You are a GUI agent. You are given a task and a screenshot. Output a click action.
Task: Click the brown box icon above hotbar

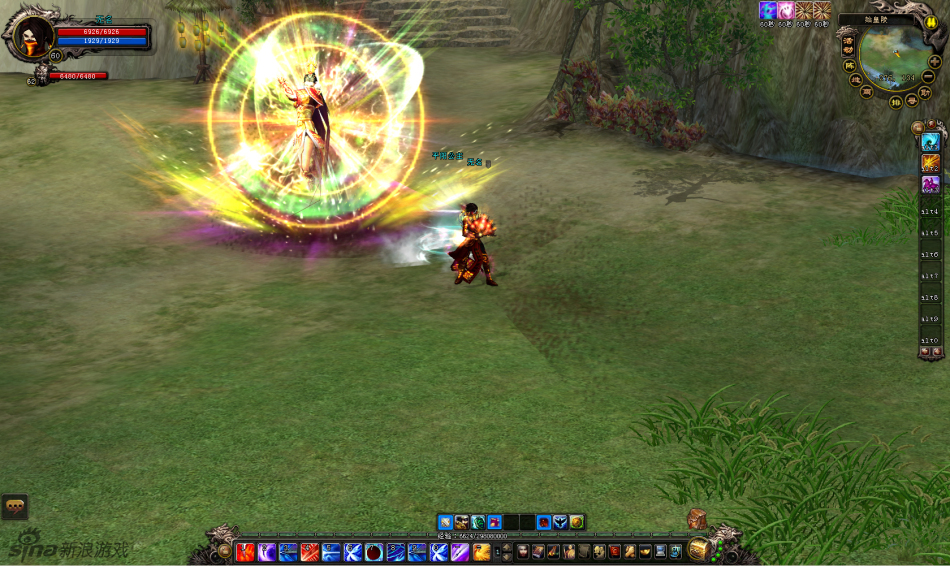697,519
